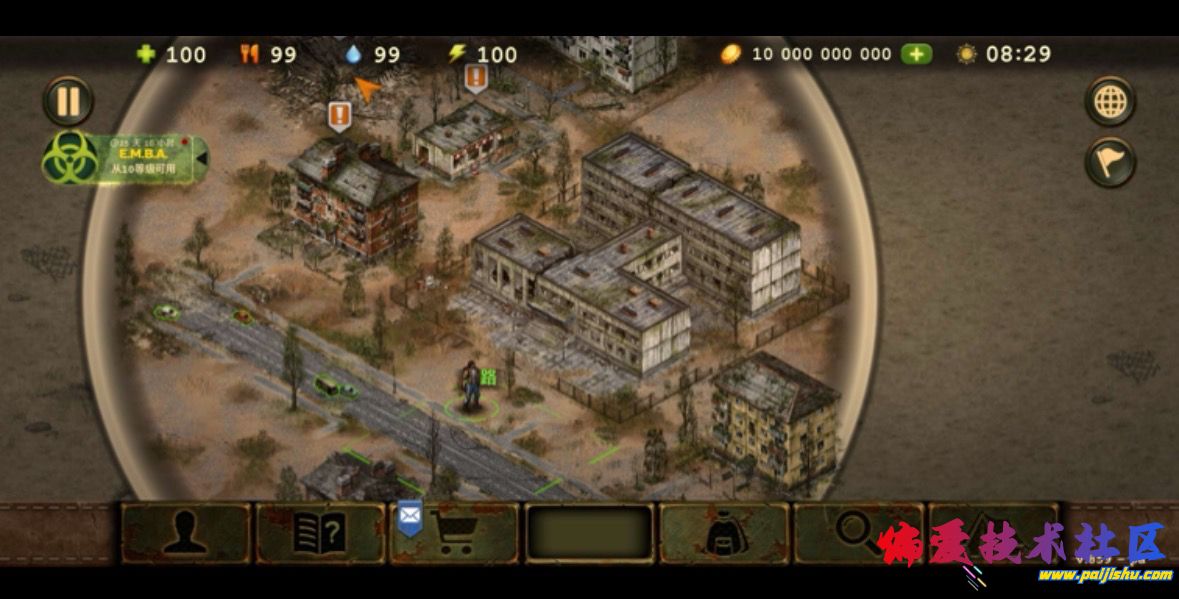Click the exclamation marker above the brick house
This screenshot has height=599, width=1179.
[x=340, y=115]
